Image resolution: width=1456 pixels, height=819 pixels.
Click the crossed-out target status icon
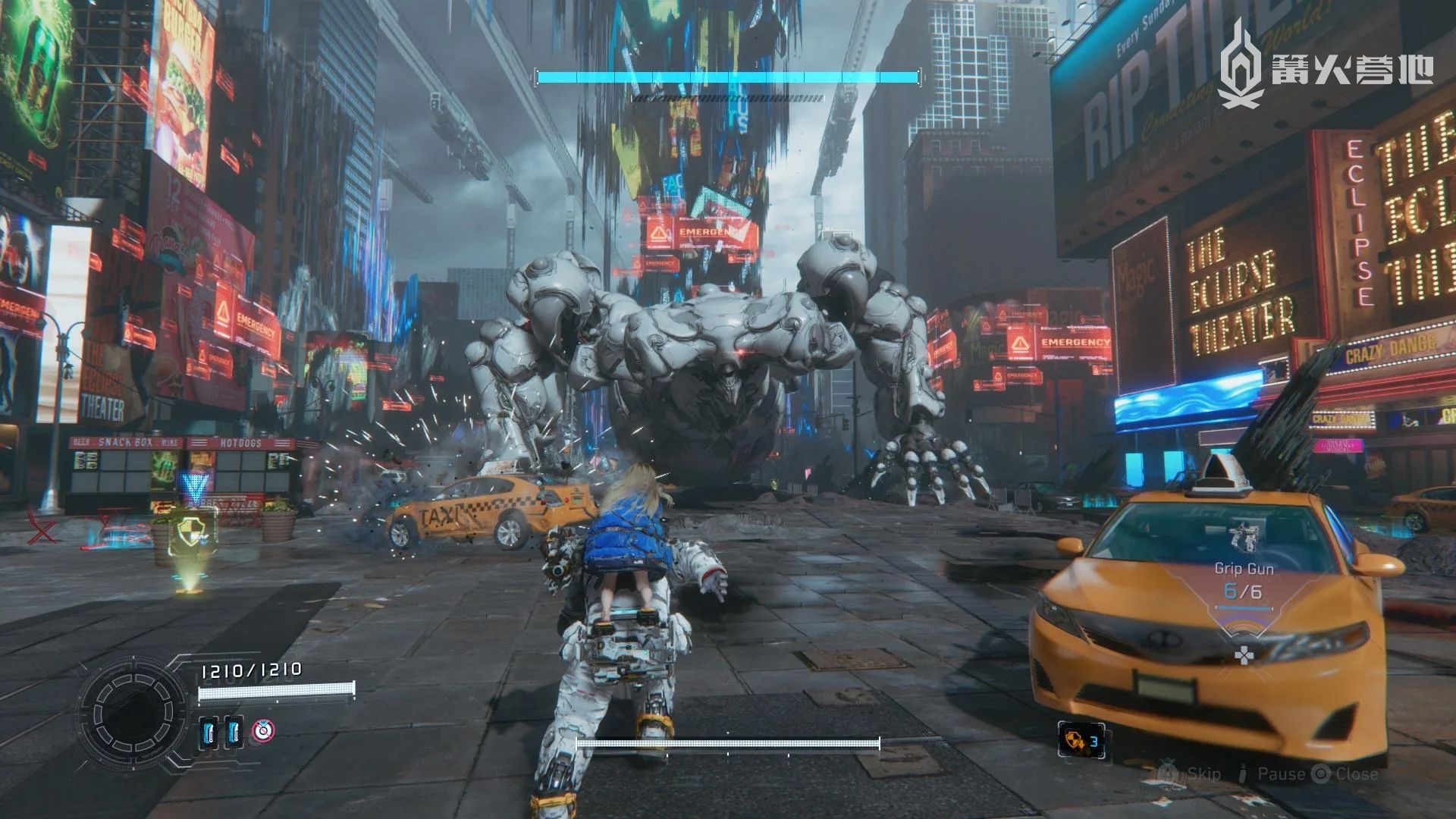[x=263, y=731]
